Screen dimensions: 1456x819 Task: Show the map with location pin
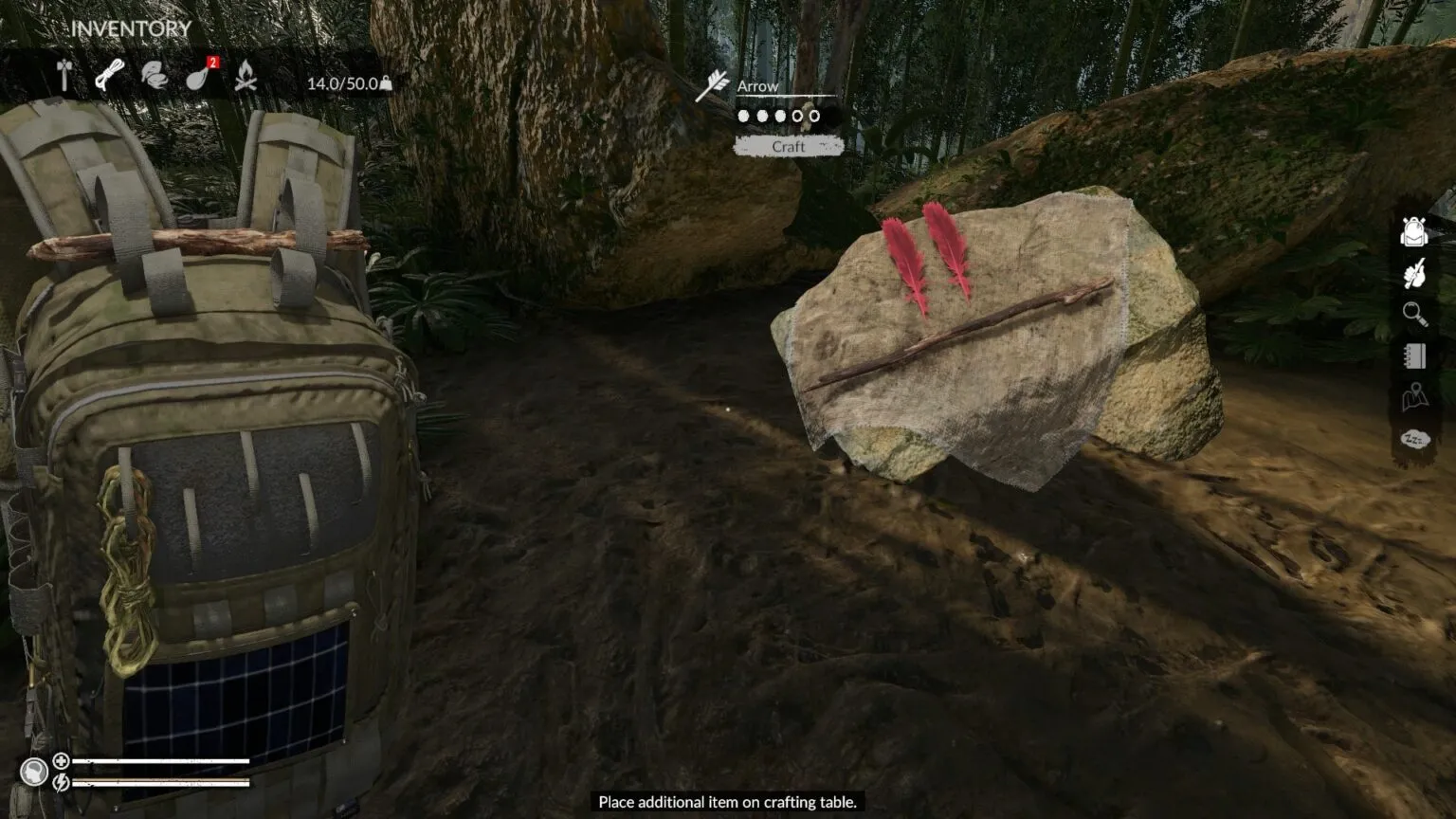pos(1414,397)
